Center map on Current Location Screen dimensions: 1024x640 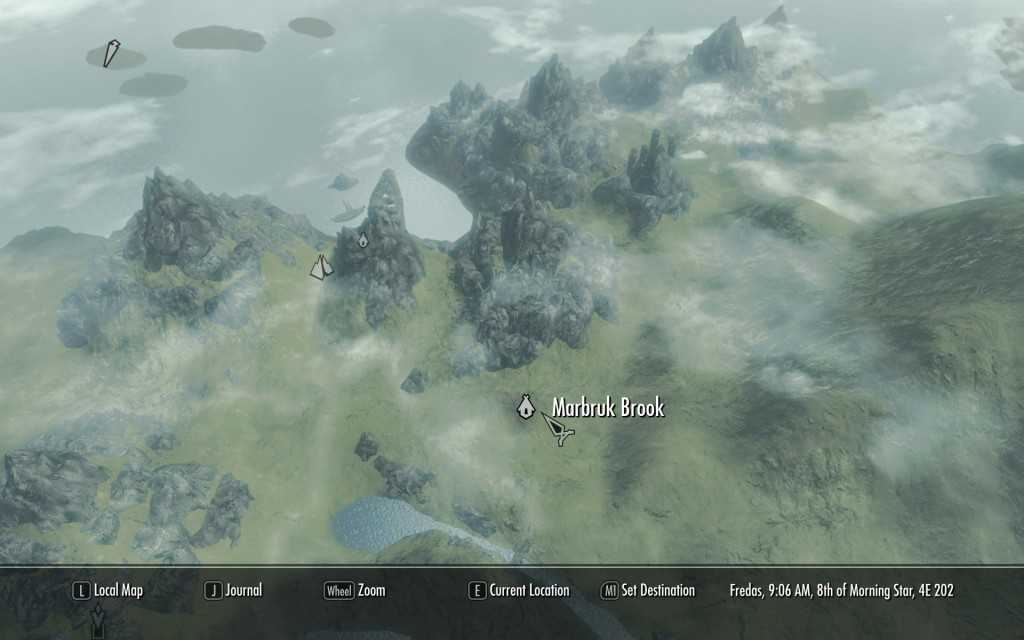[x=519, y=590]
